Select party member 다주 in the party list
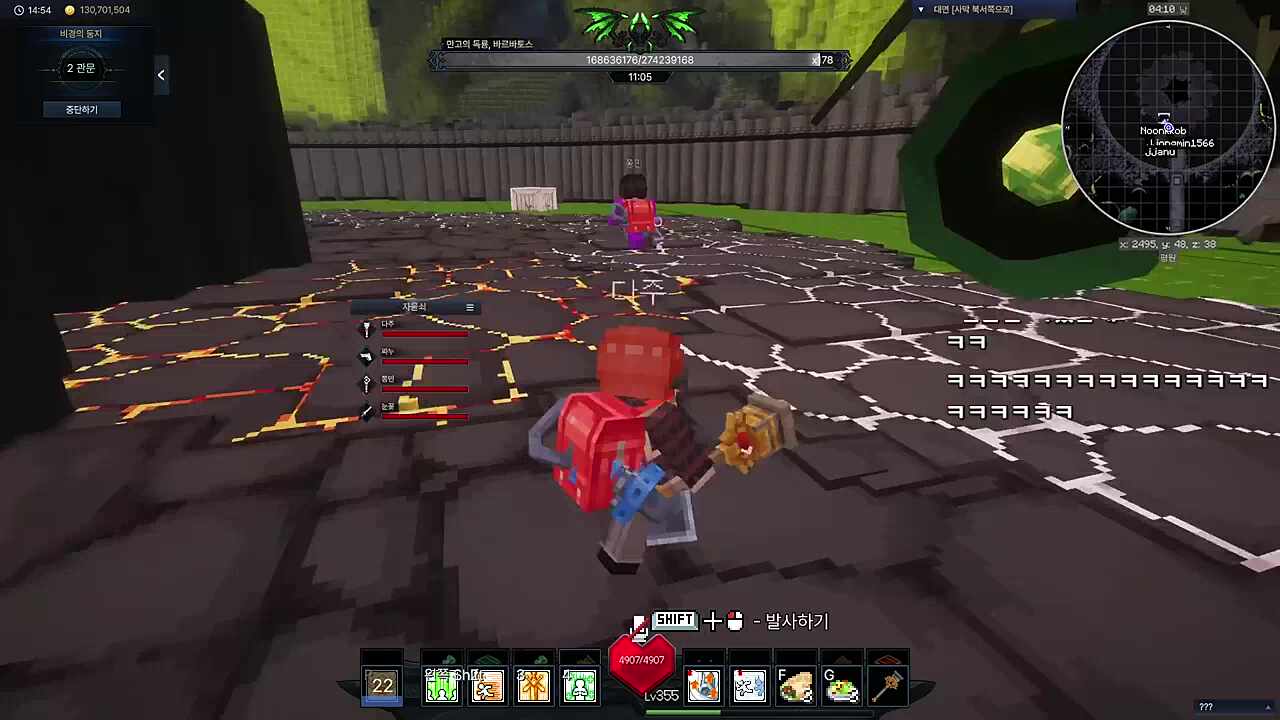The image size is (1280, 720). click(417, 329)
